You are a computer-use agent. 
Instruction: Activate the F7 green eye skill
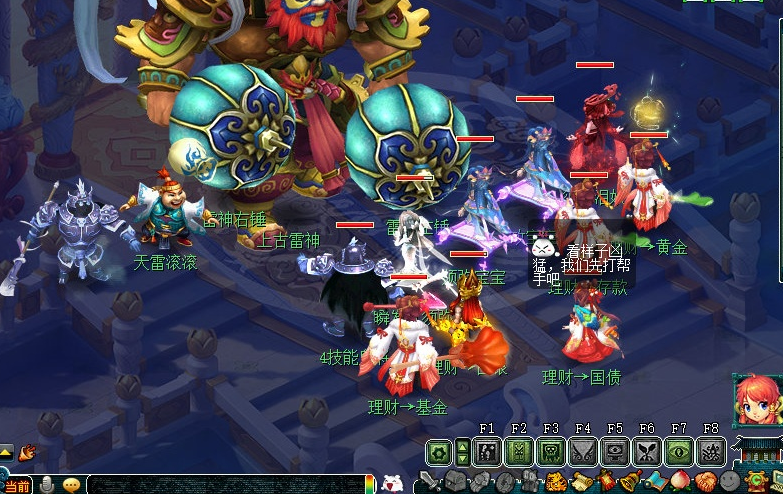(x=679, y=453)
